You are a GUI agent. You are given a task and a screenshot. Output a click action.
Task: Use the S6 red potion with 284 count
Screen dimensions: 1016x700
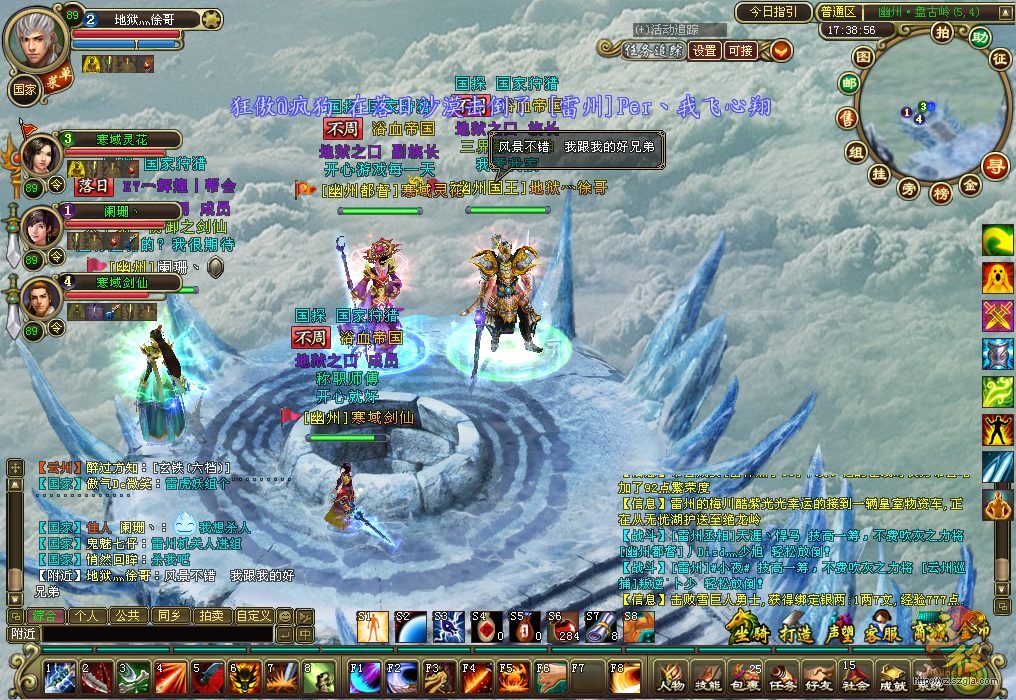point(560,627)
